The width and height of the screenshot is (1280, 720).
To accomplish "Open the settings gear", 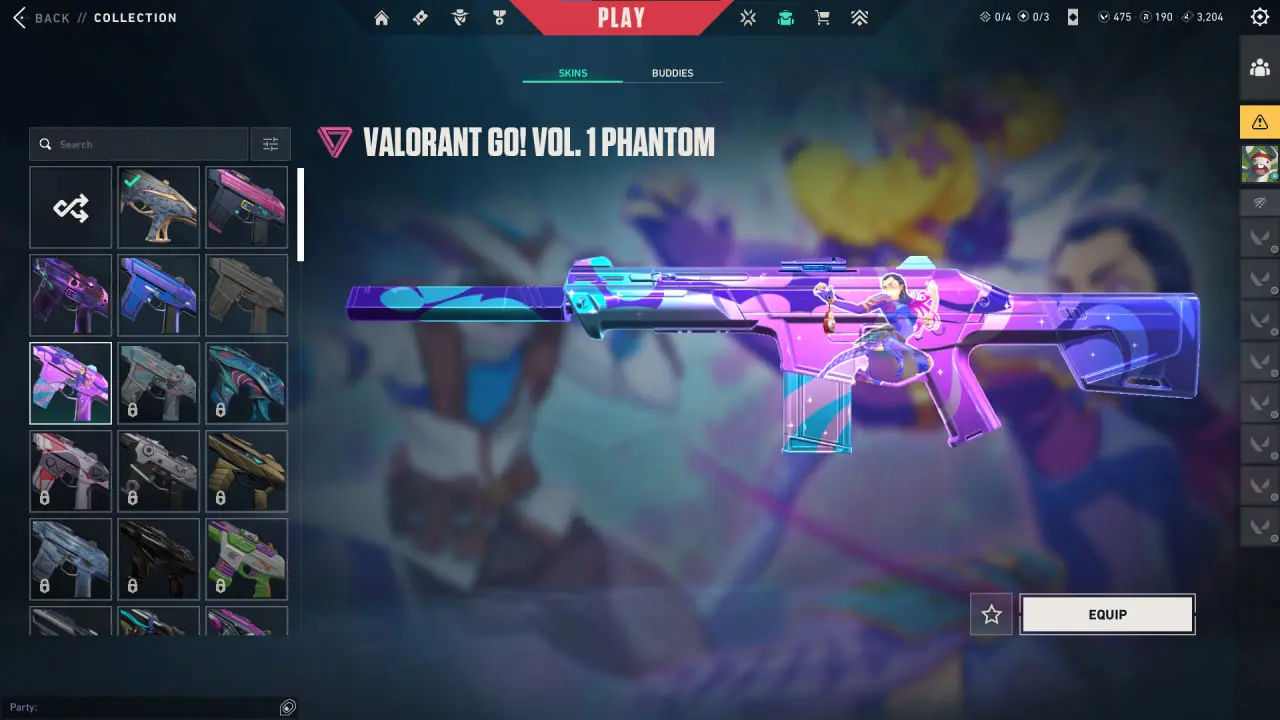I will tap(1259, 17).
